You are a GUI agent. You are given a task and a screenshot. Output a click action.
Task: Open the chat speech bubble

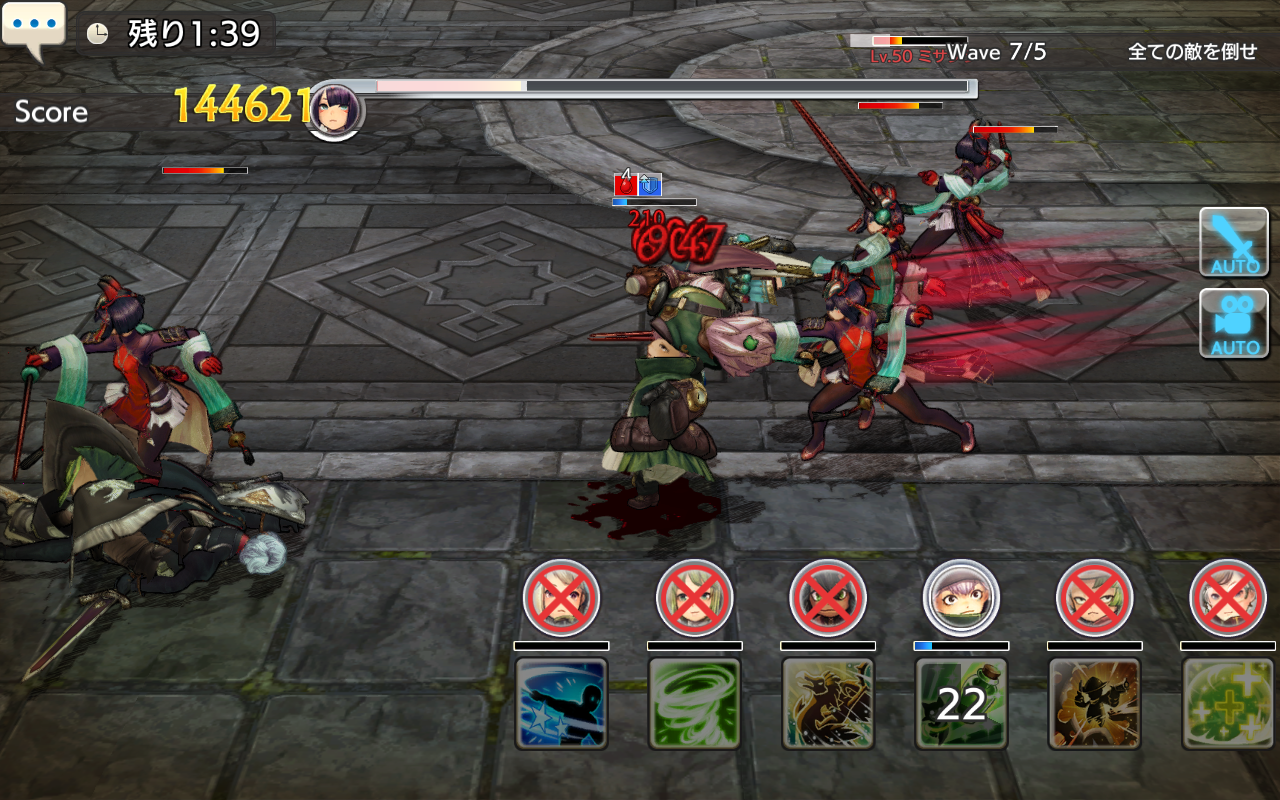coord(33,29)
